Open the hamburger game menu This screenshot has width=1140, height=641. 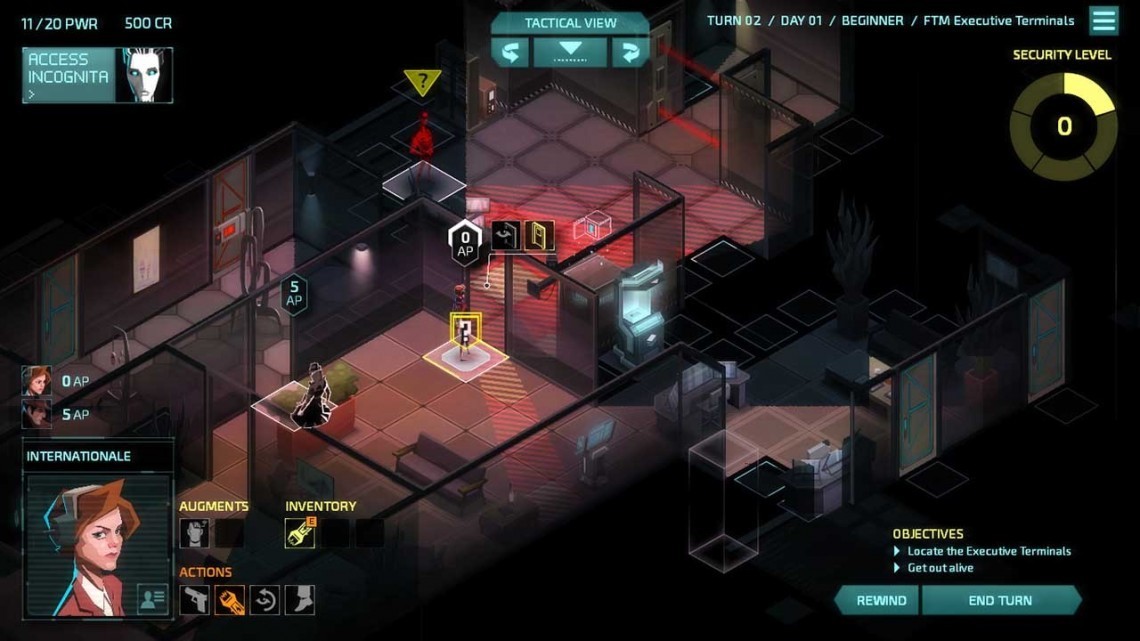click(x=1104, y=21)
